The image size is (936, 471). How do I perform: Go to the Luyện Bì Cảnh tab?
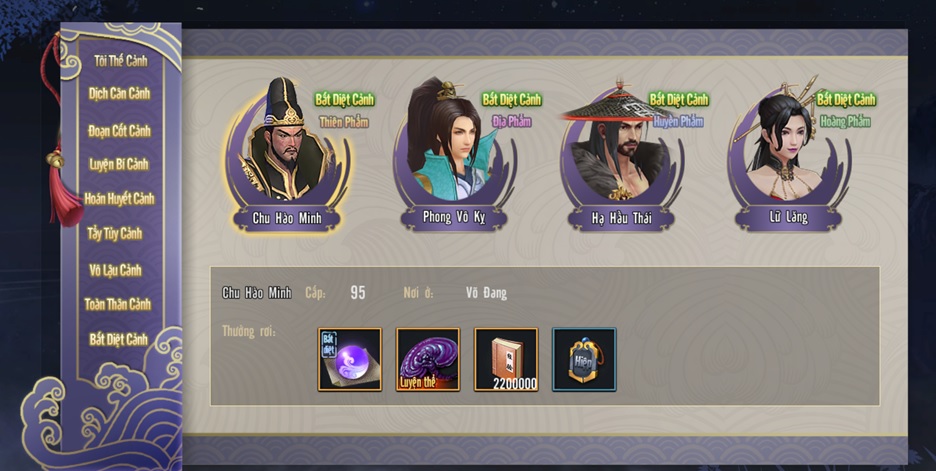click(120, 164)
